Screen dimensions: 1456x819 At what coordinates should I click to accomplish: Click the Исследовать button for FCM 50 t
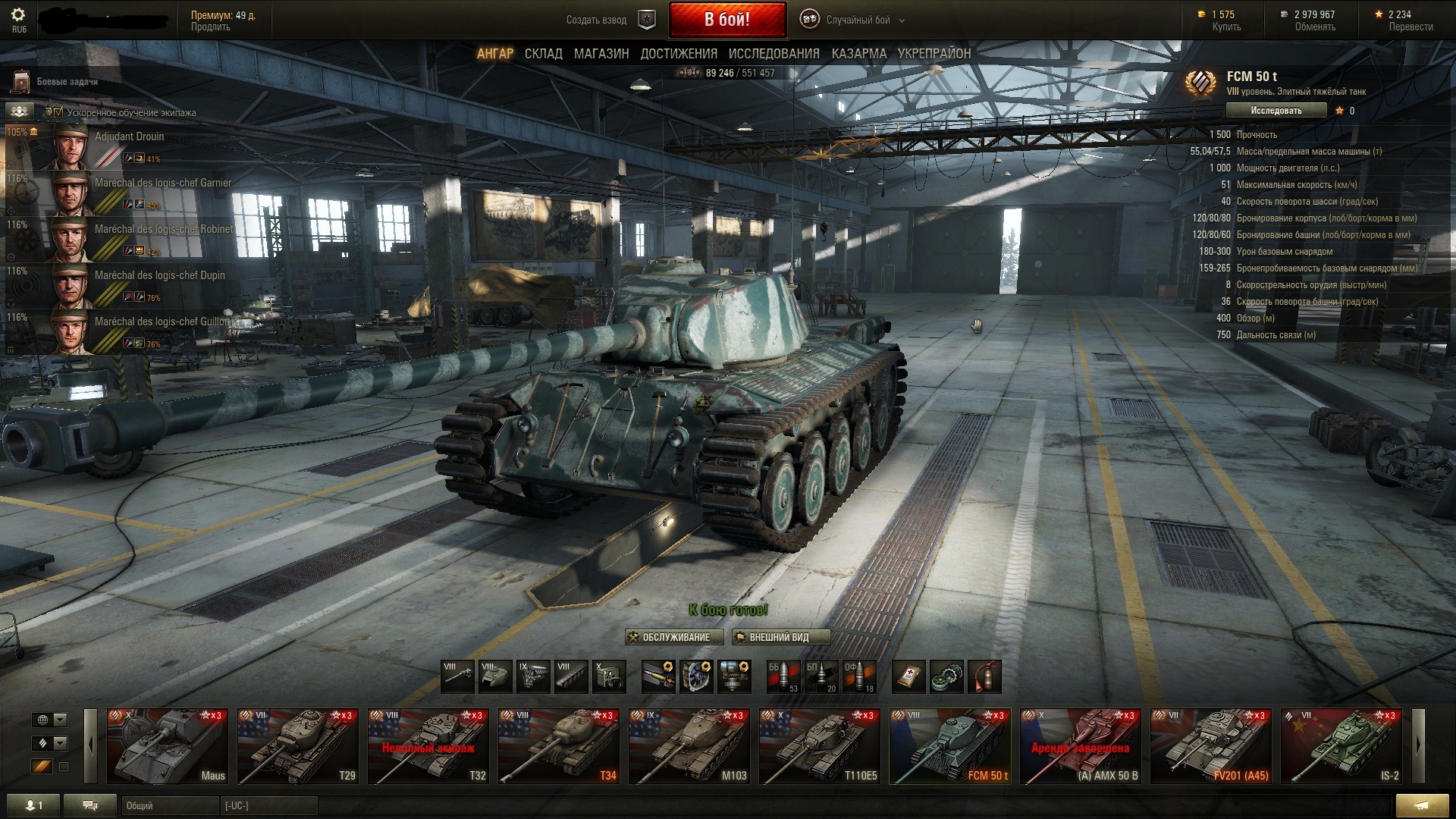[x=1276, y=111]
